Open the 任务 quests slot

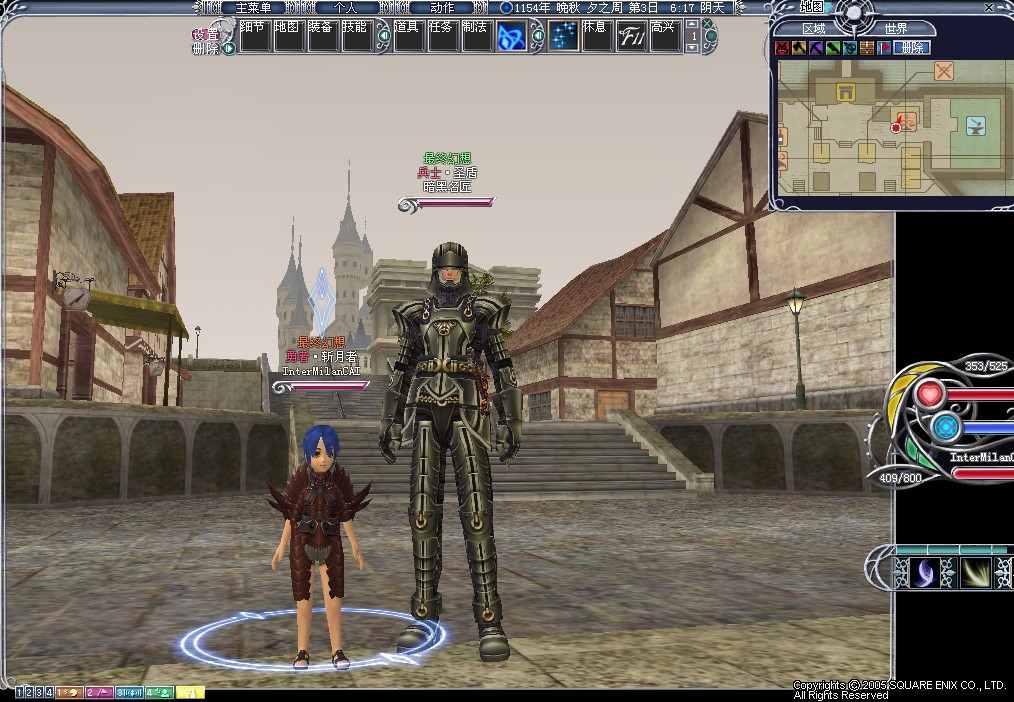(x=441, y=36)
